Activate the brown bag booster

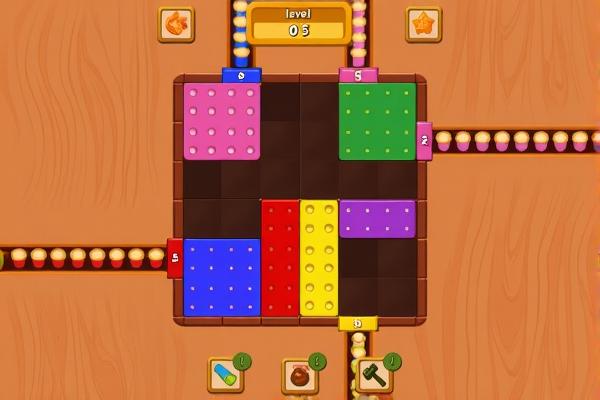click(x=299, y=376)
